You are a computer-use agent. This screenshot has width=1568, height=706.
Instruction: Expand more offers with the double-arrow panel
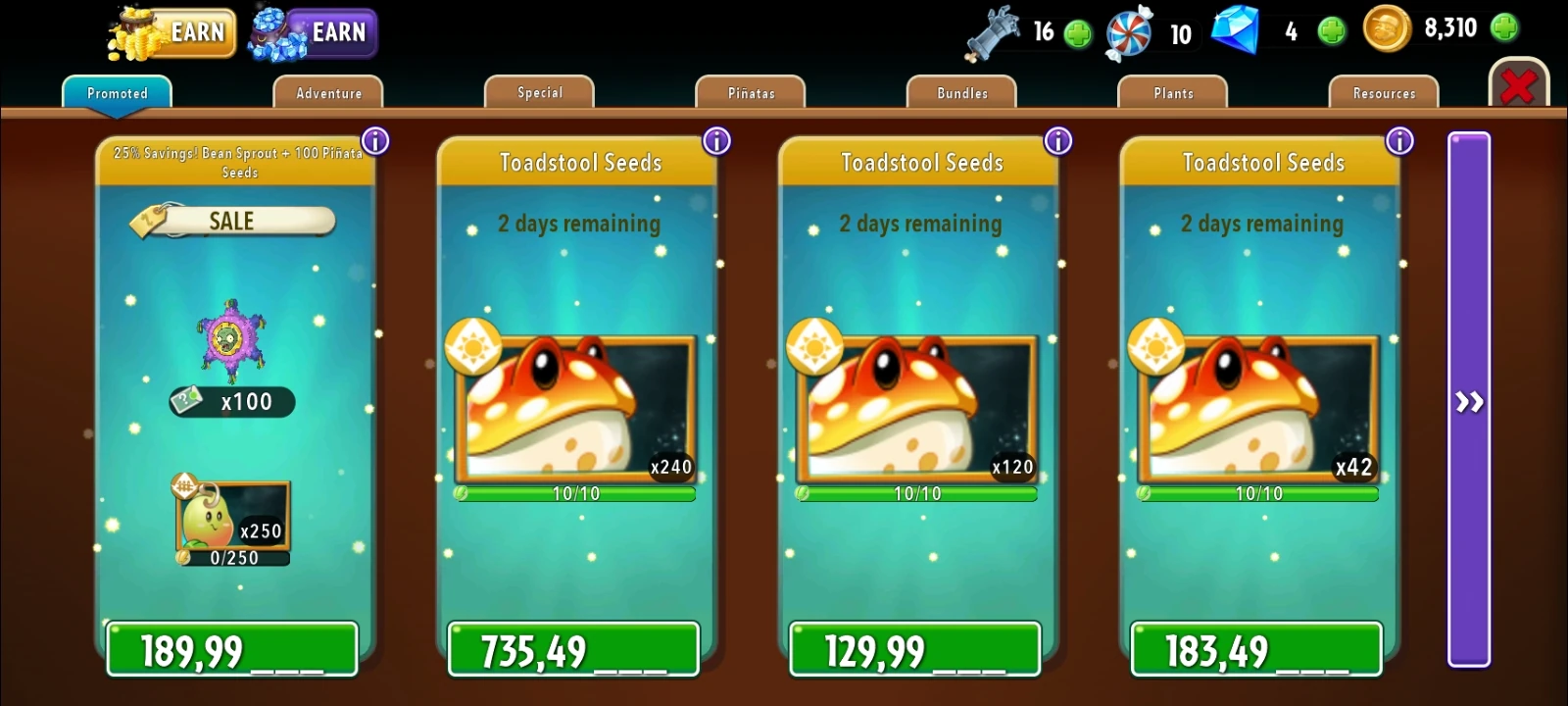1468,402
